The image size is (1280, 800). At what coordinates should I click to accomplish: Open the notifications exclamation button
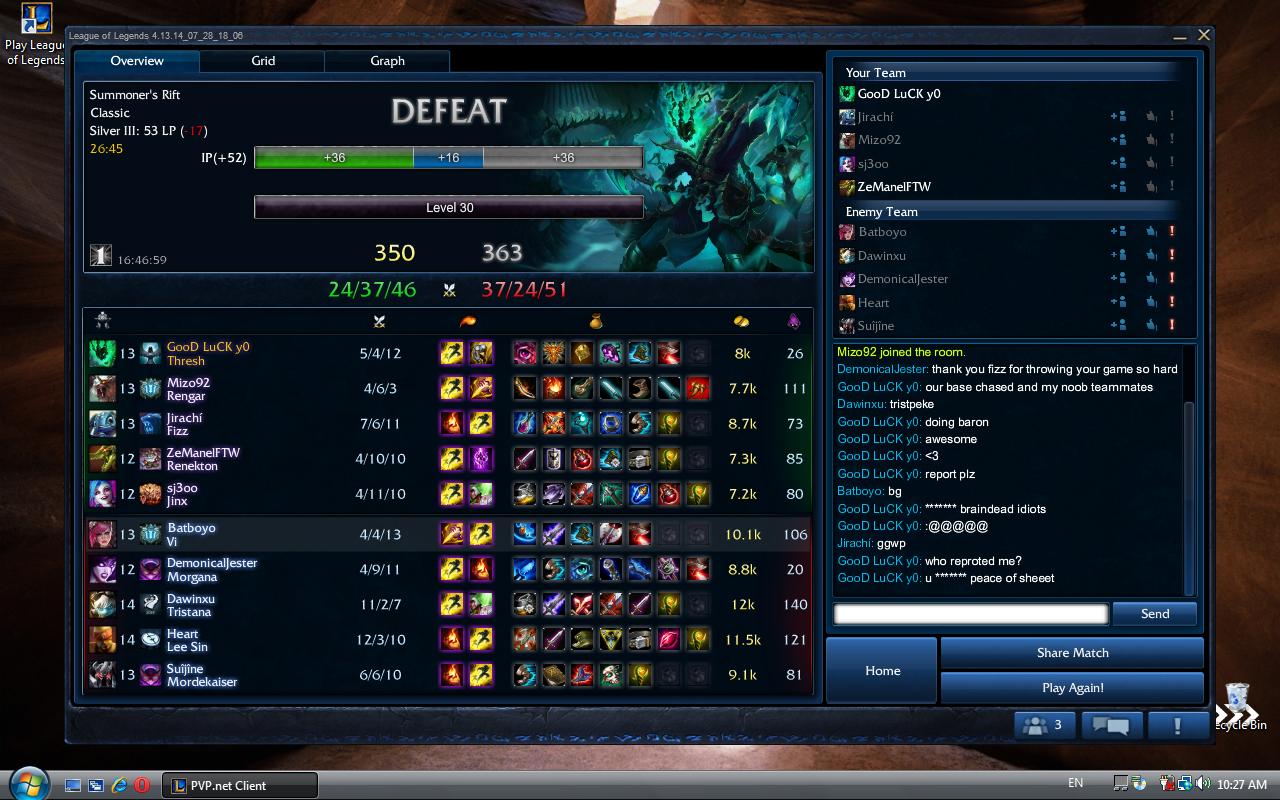pyautogui.click(x=1177, y=725)
